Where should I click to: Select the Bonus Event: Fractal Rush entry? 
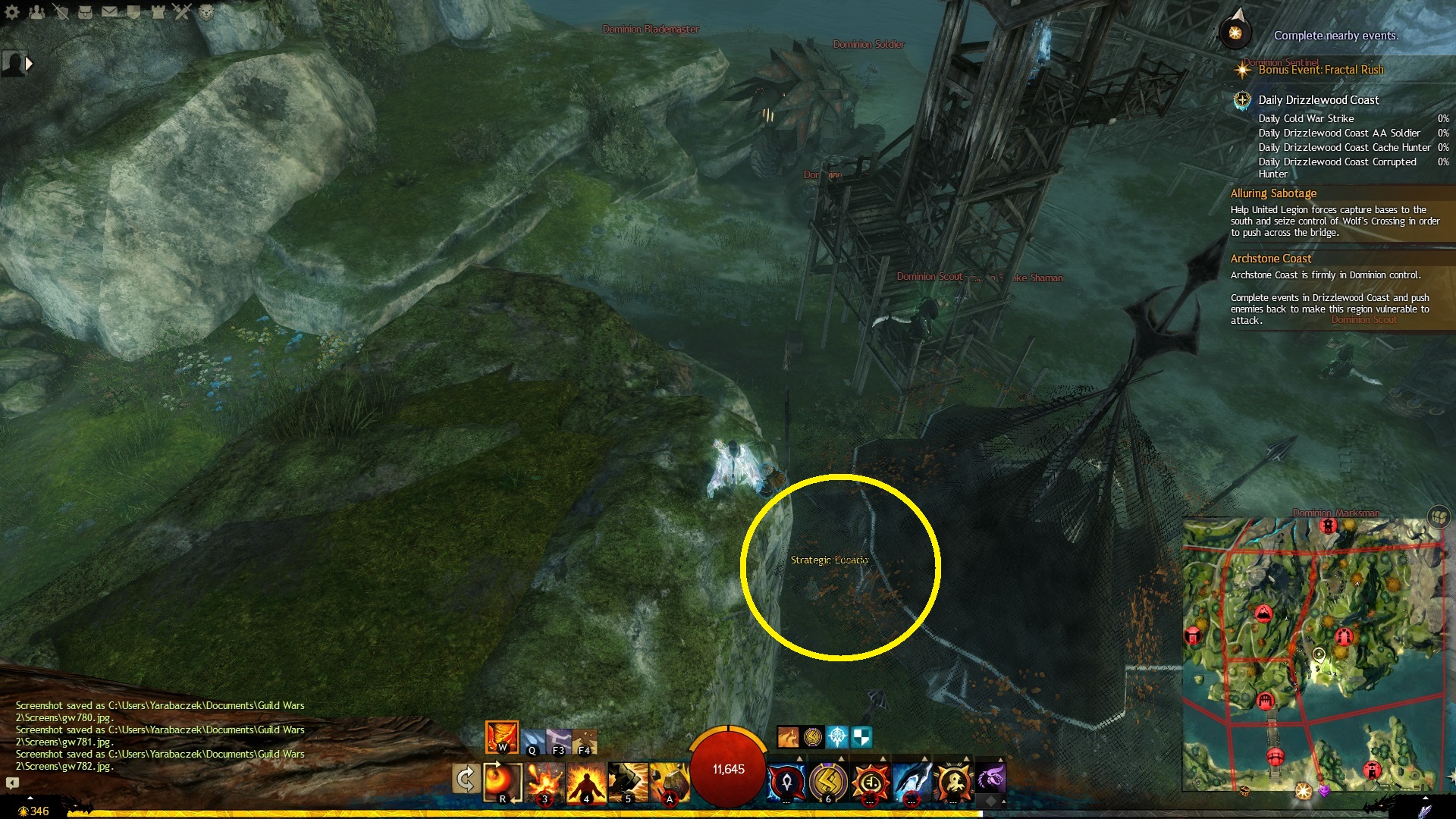click(1320, 70)
